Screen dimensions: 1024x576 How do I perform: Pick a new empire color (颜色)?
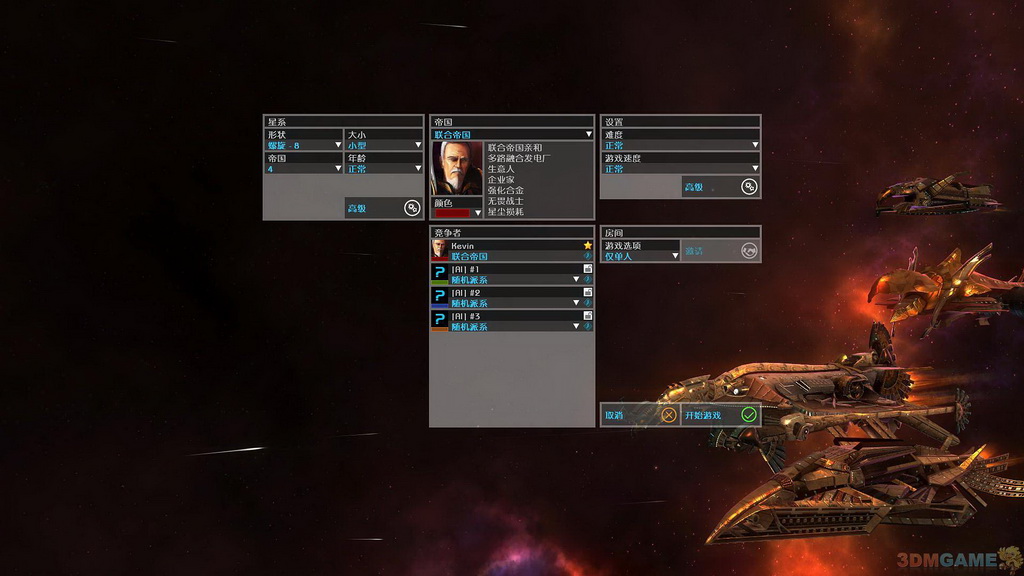(x=457, y=212)
